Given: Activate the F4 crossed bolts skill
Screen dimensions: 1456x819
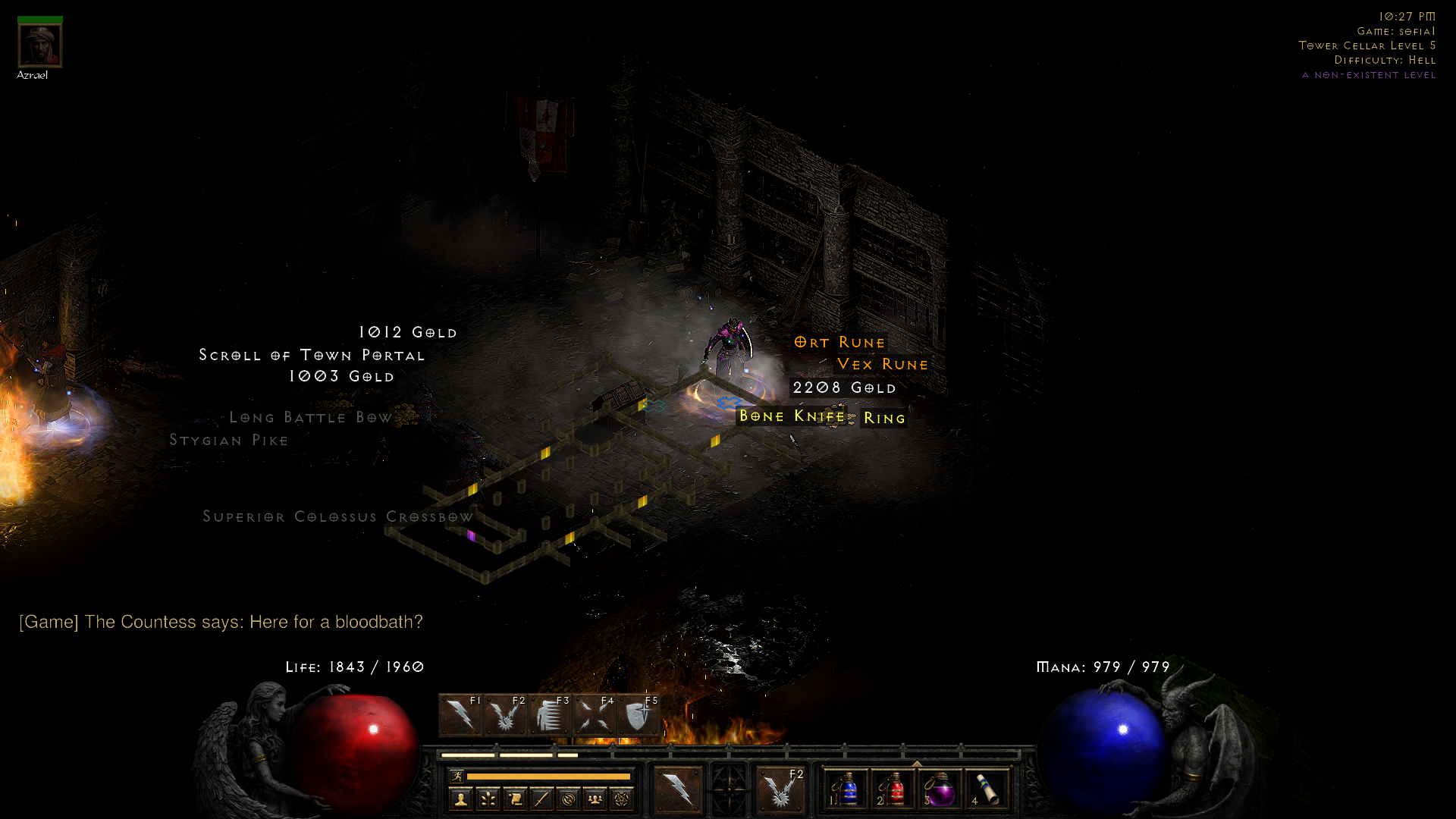Looking at the screenshot, I should 594,715.
